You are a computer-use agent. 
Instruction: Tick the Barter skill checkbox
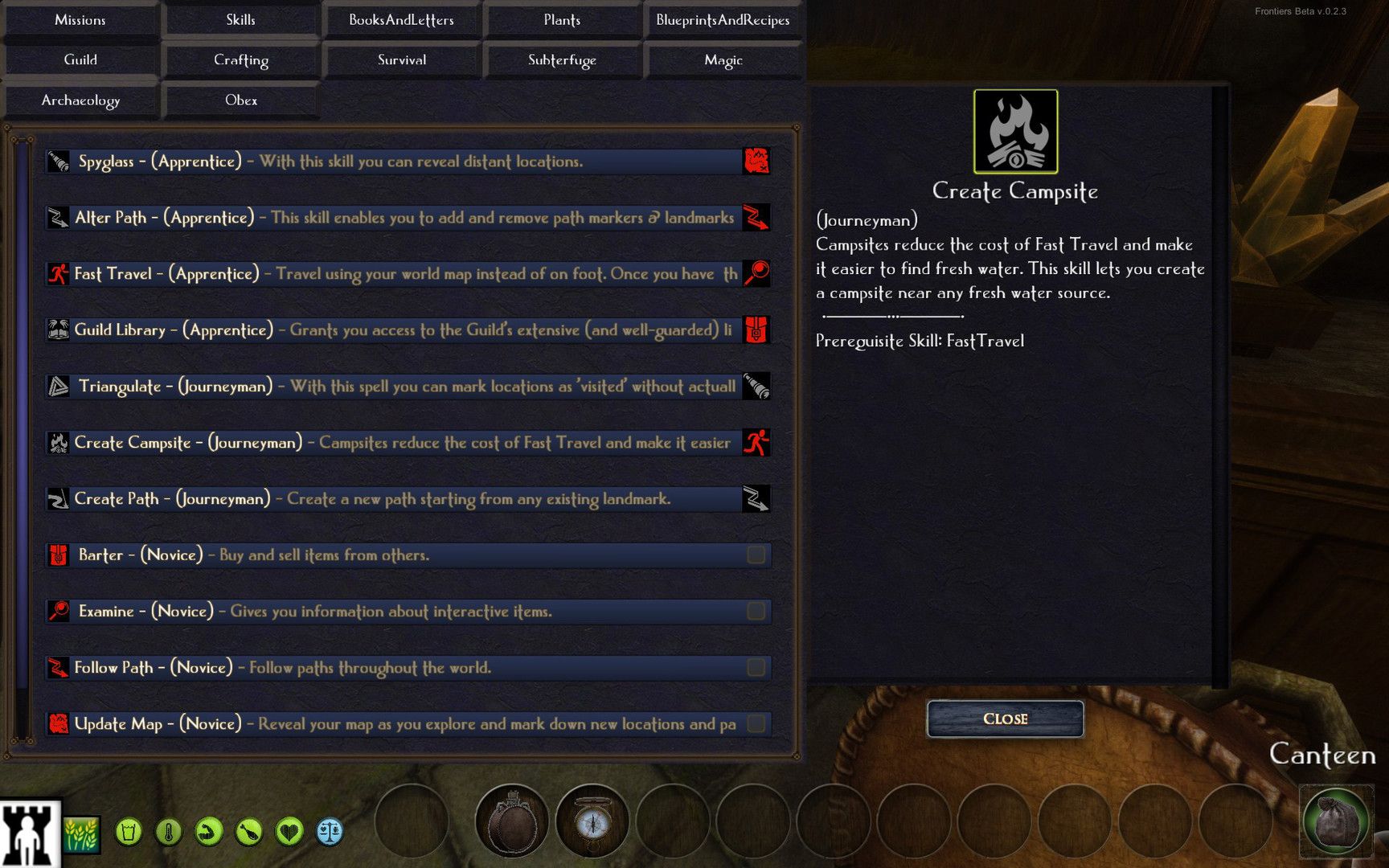pyautogui.click(x=756, y=555)
